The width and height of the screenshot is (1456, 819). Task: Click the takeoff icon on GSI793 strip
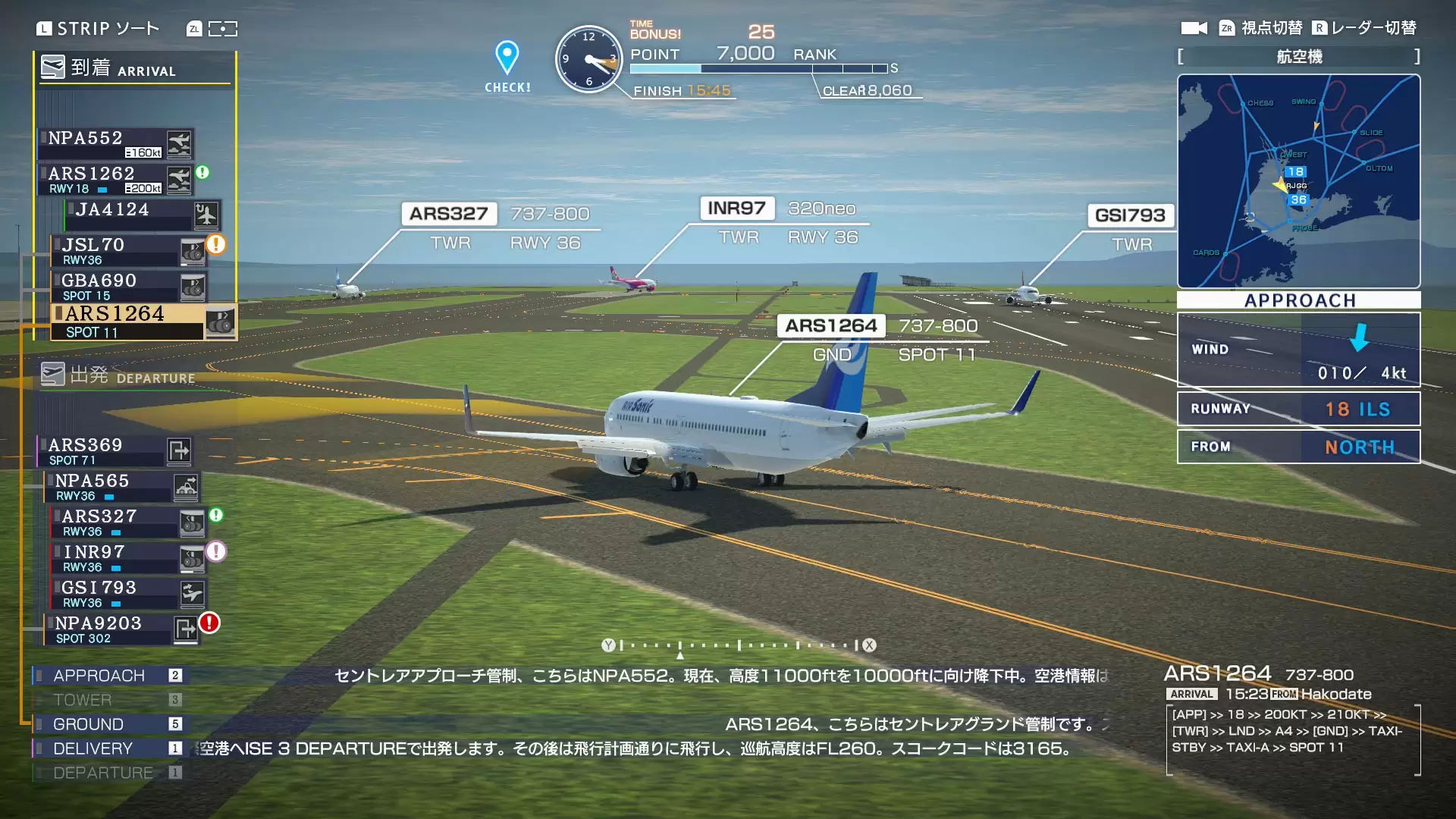pyautogui.click(x=193, y=593)
